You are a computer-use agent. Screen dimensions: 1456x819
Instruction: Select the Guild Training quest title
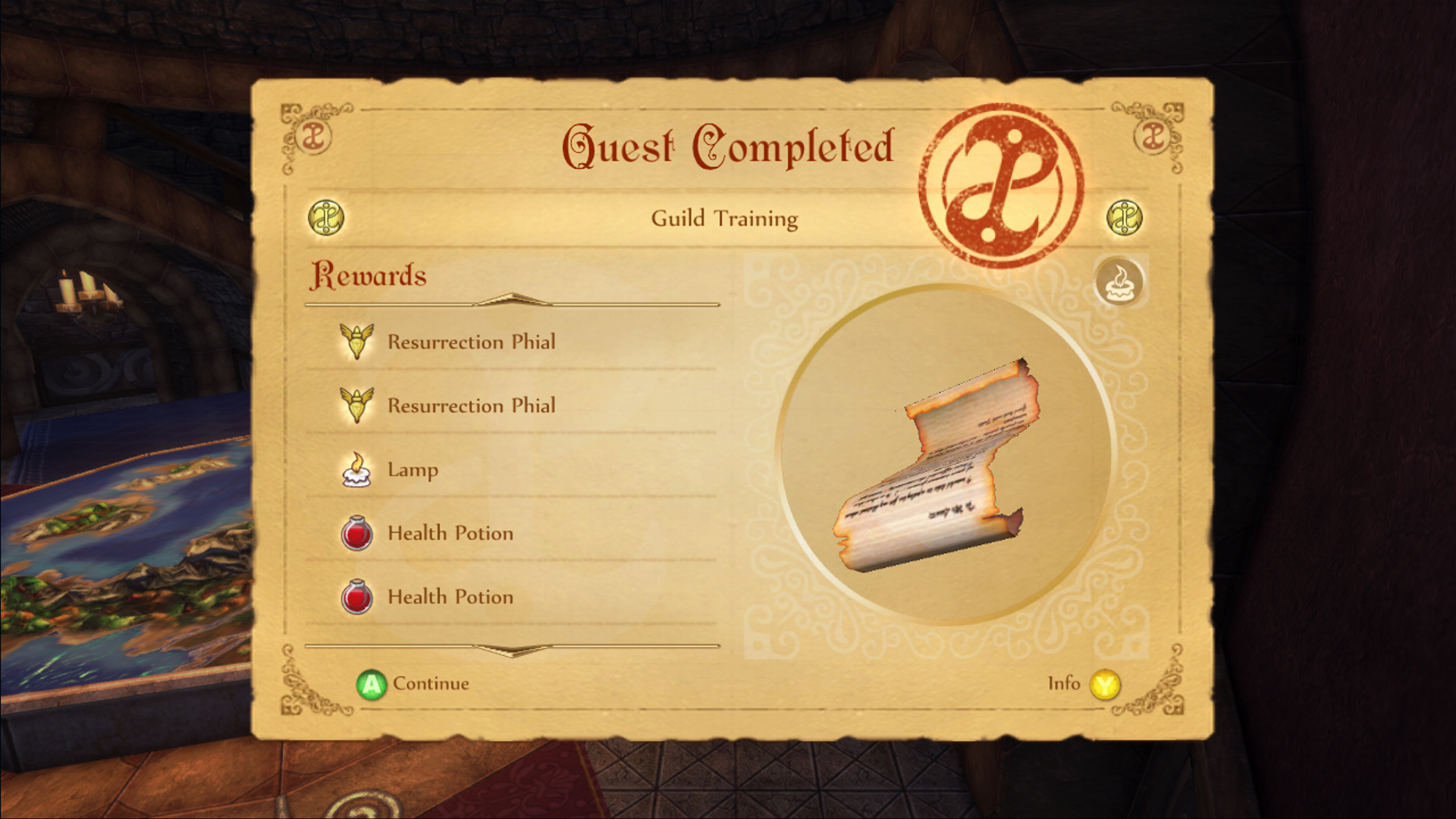(723, 218)
